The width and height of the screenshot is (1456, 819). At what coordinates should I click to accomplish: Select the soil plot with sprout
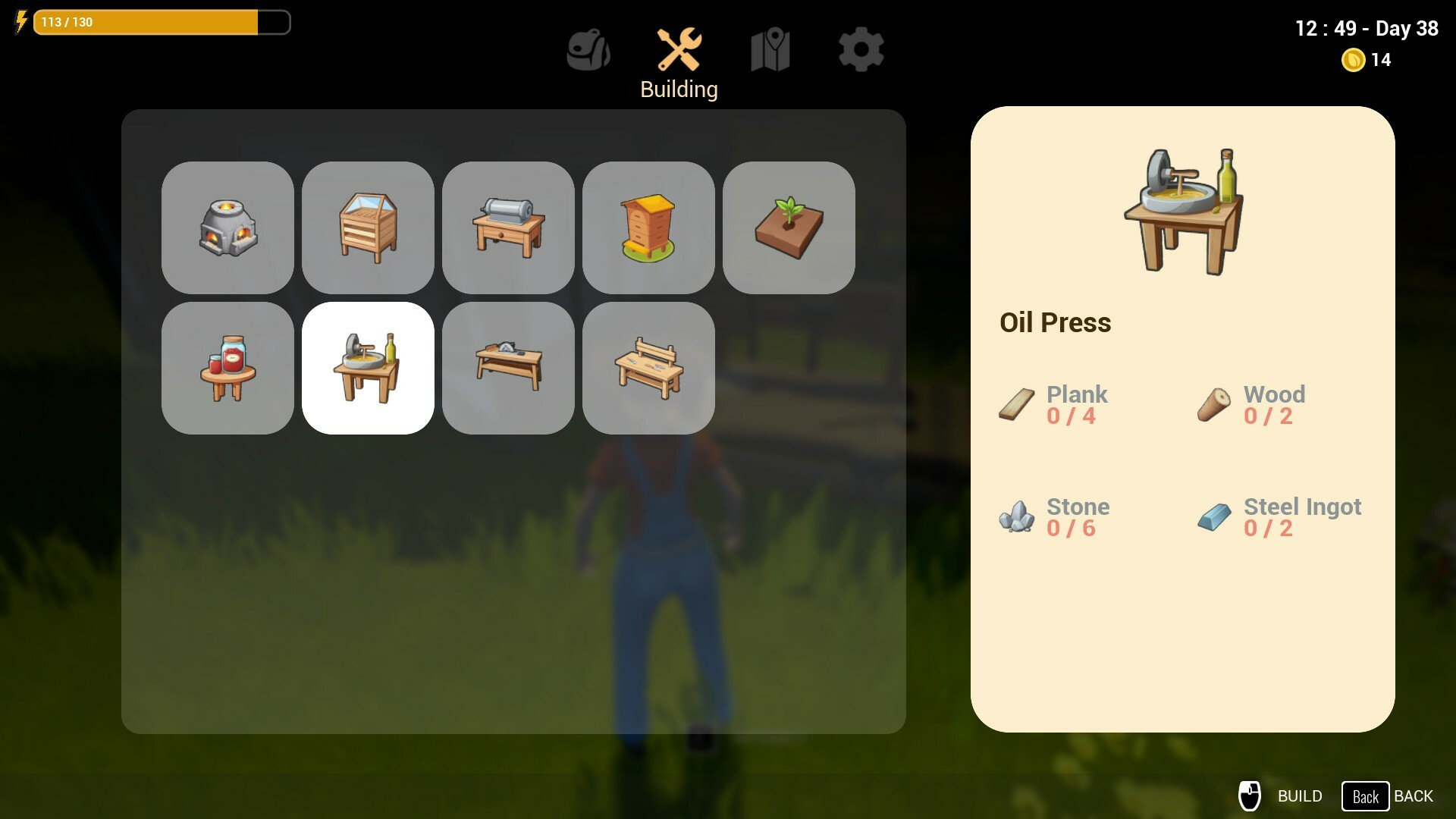point(789,227)
